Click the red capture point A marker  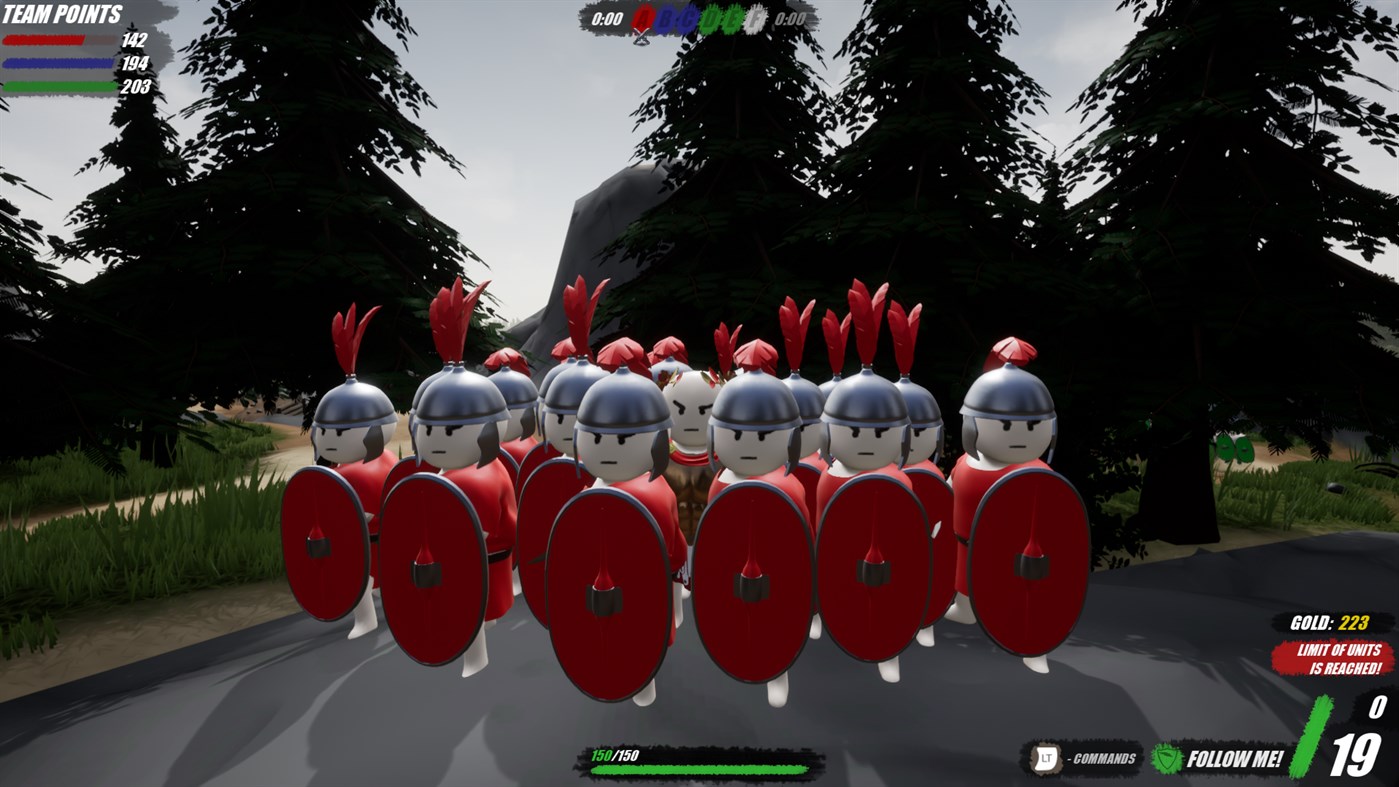point(642,18)
